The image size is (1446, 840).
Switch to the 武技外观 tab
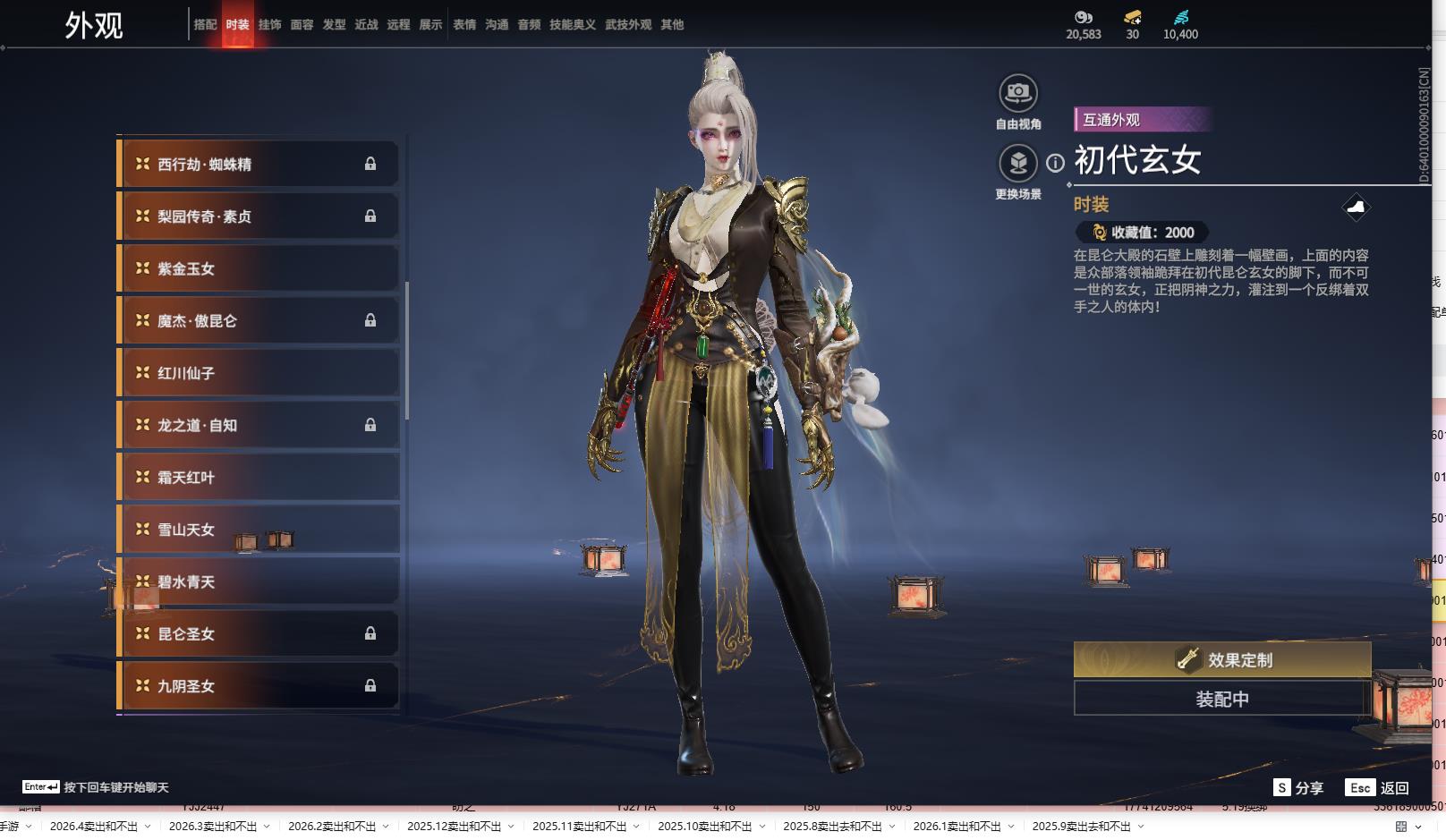pos(627,25)
